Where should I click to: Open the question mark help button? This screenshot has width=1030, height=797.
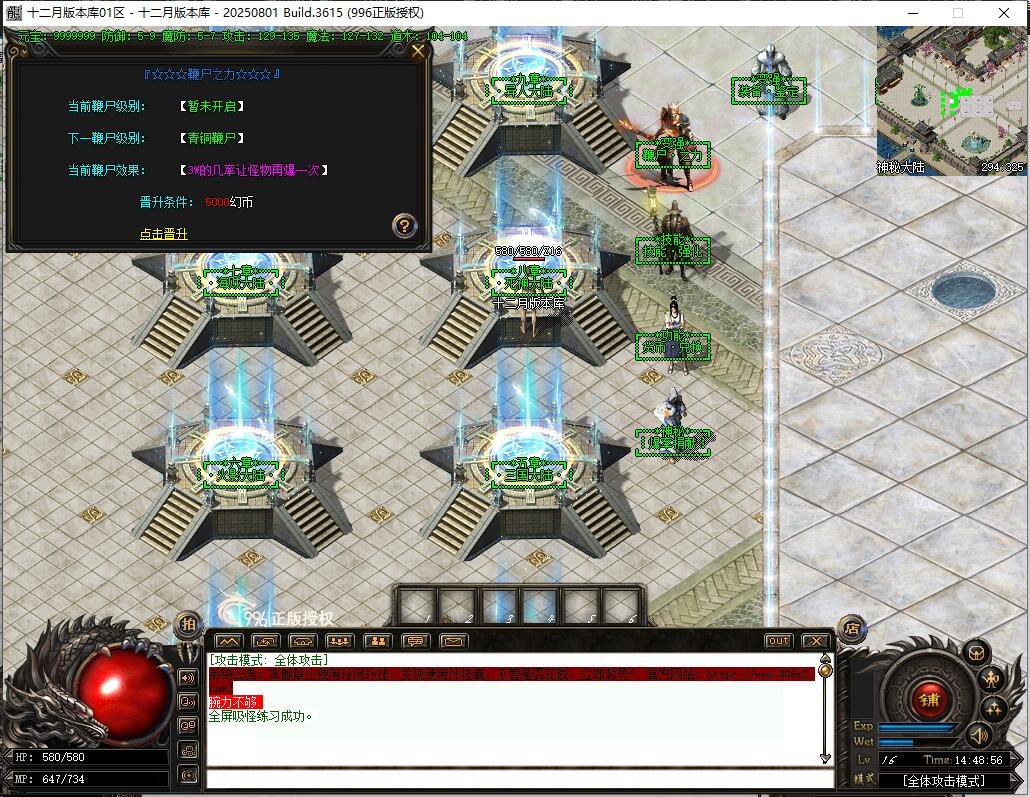[x=404, y=225]
